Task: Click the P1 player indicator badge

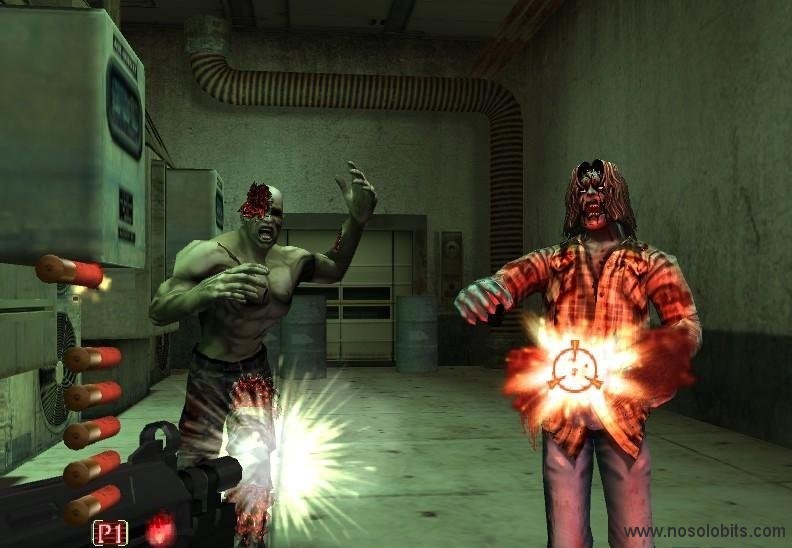Action: coord(110,533)
